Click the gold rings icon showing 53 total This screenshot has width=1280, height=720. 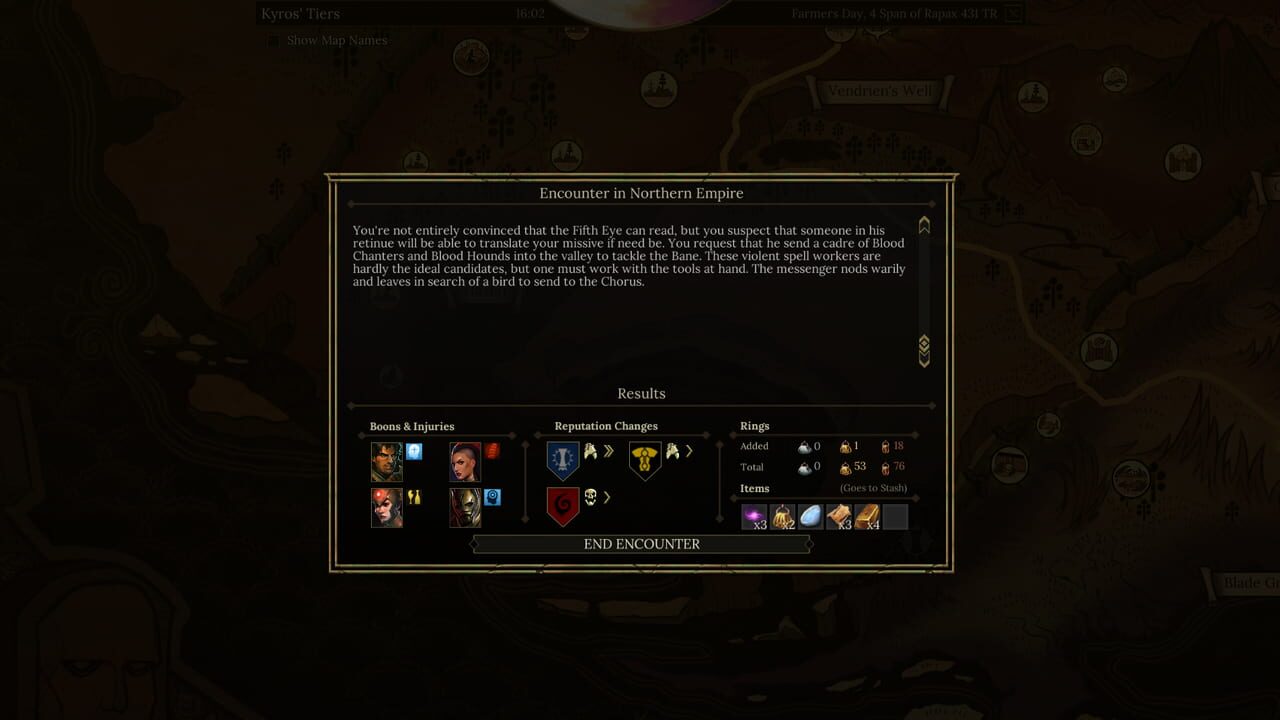pos(846,469)
